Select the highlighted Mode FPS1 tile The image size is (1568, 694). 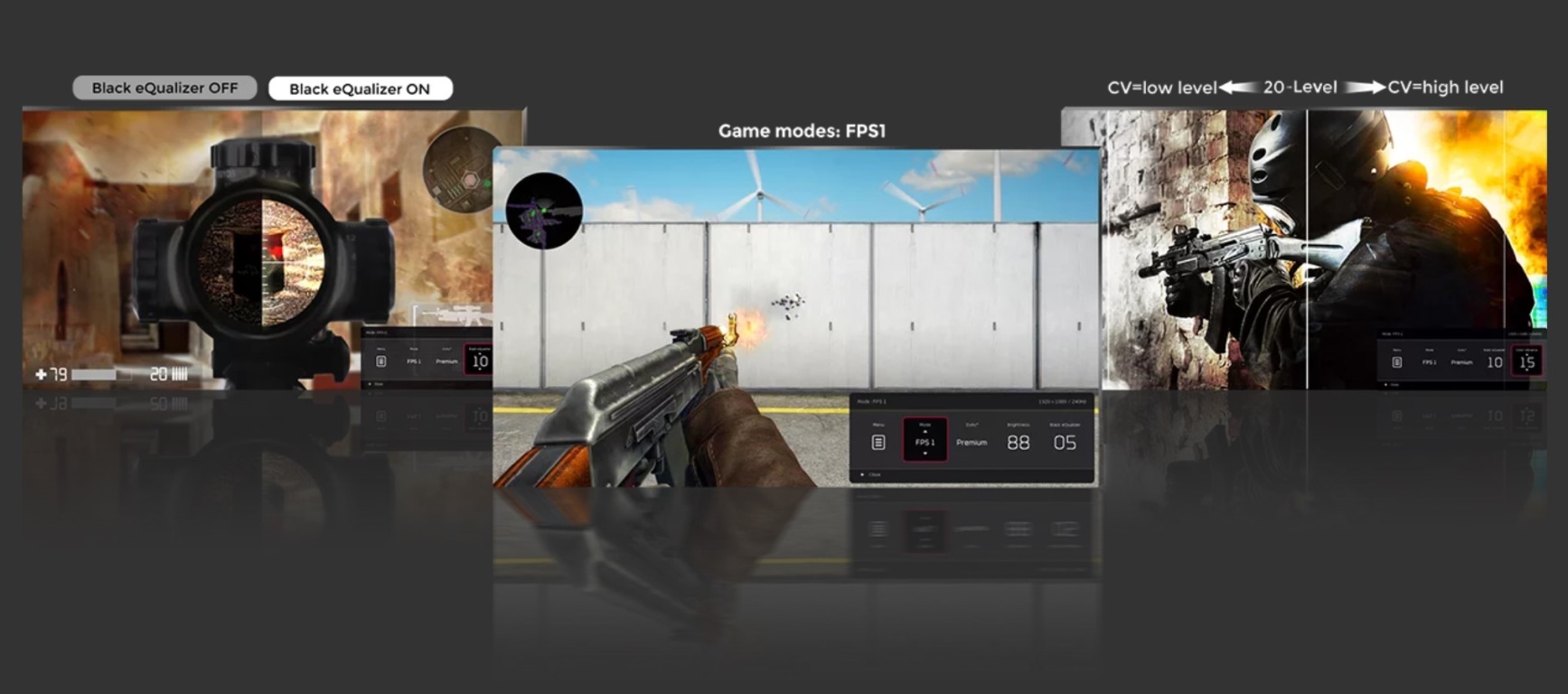(x=925, y=443)
